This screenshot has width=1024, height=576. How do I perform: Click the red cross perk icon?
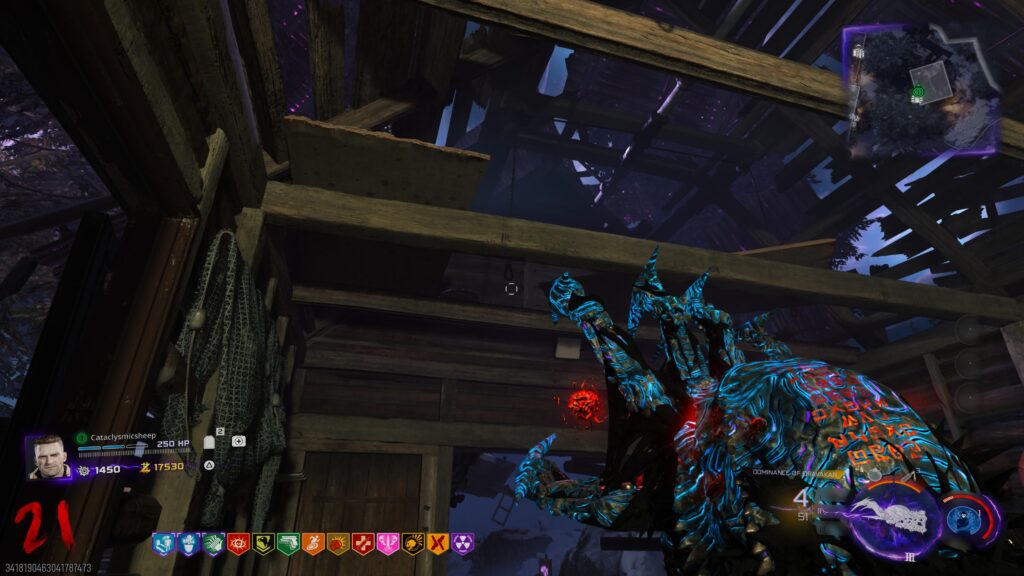tap(362, 544)
